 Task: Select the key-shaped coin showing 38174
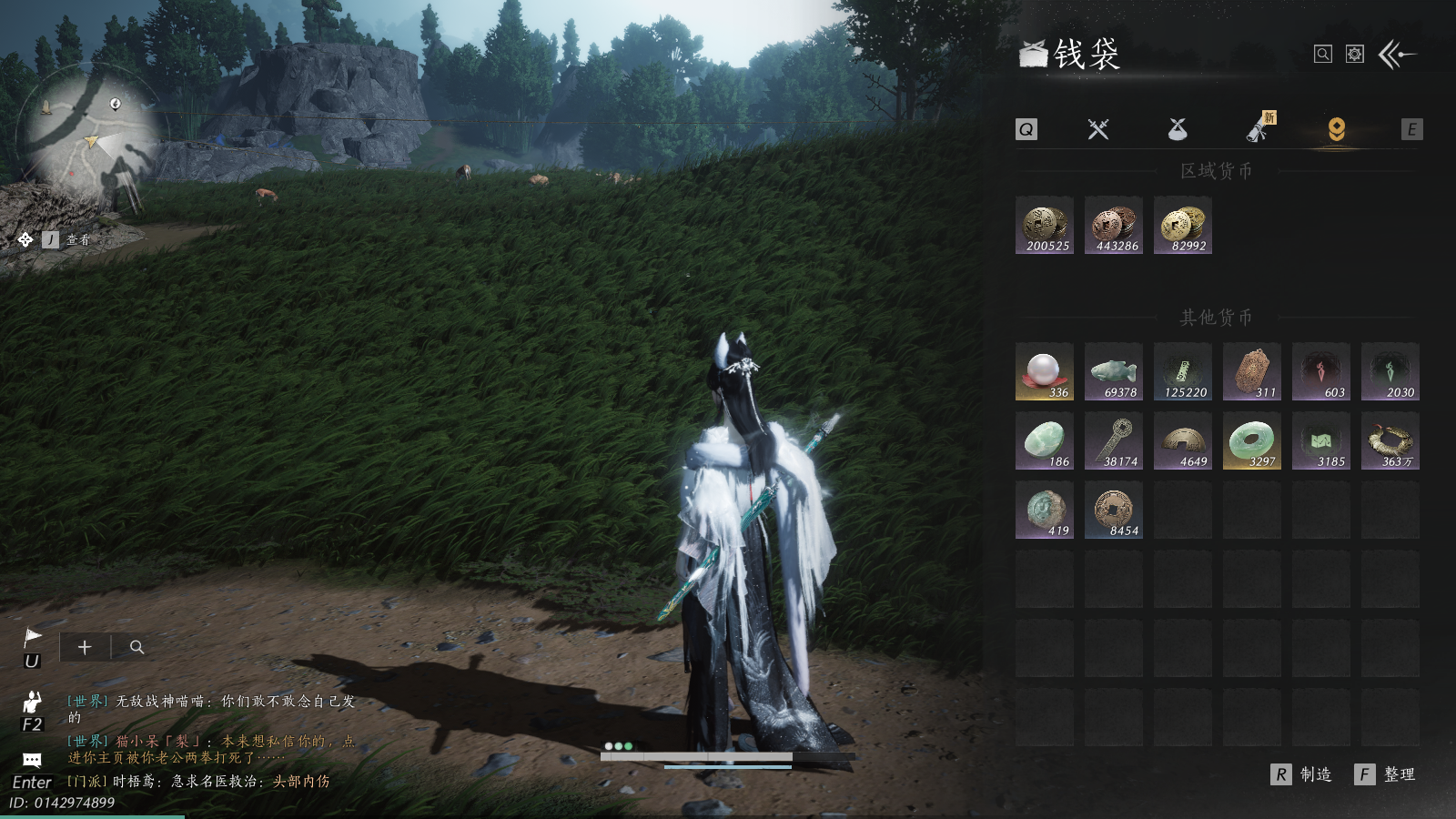point(1114,440)
